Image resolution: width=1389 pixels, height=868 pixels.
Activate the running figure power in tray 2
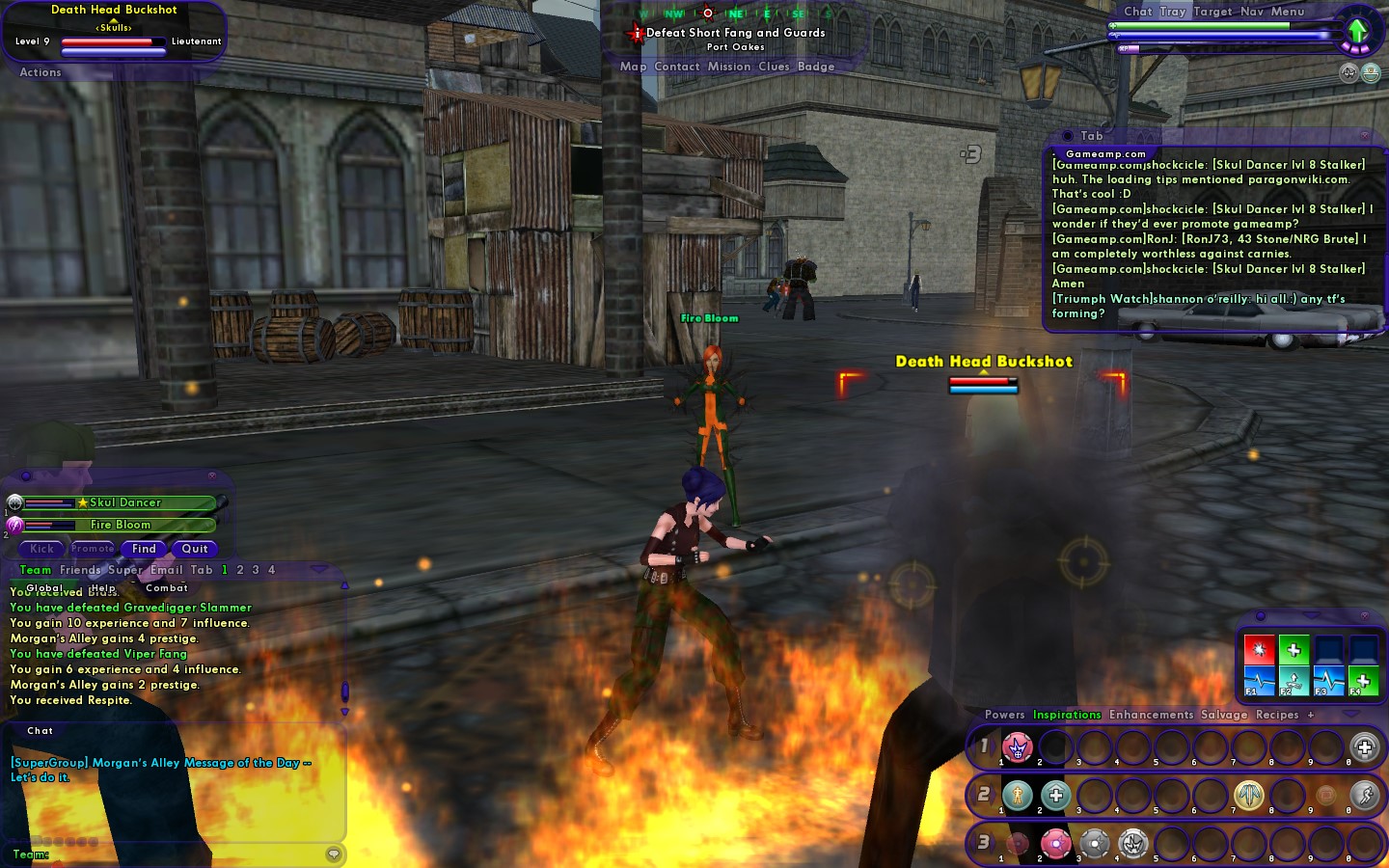coord(1364,795)
